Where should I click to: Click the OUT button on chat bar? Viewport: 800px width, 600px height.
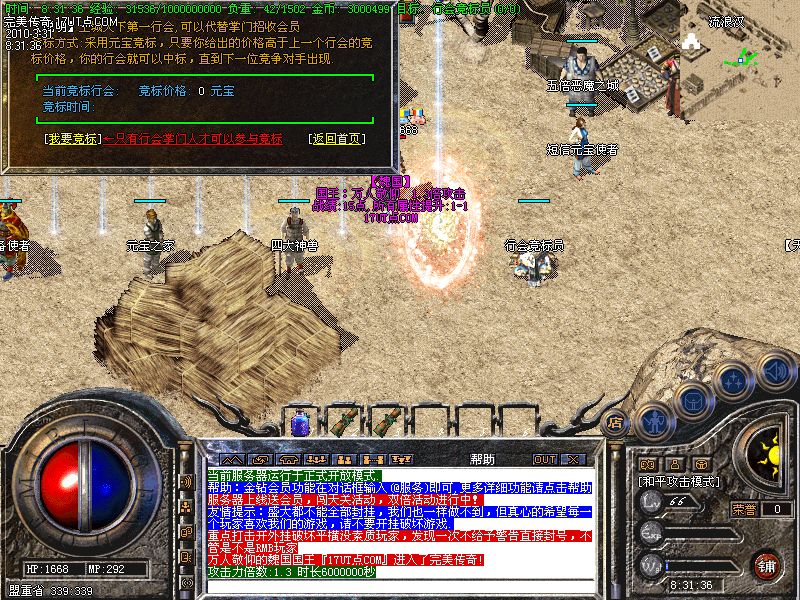point(545,459)
